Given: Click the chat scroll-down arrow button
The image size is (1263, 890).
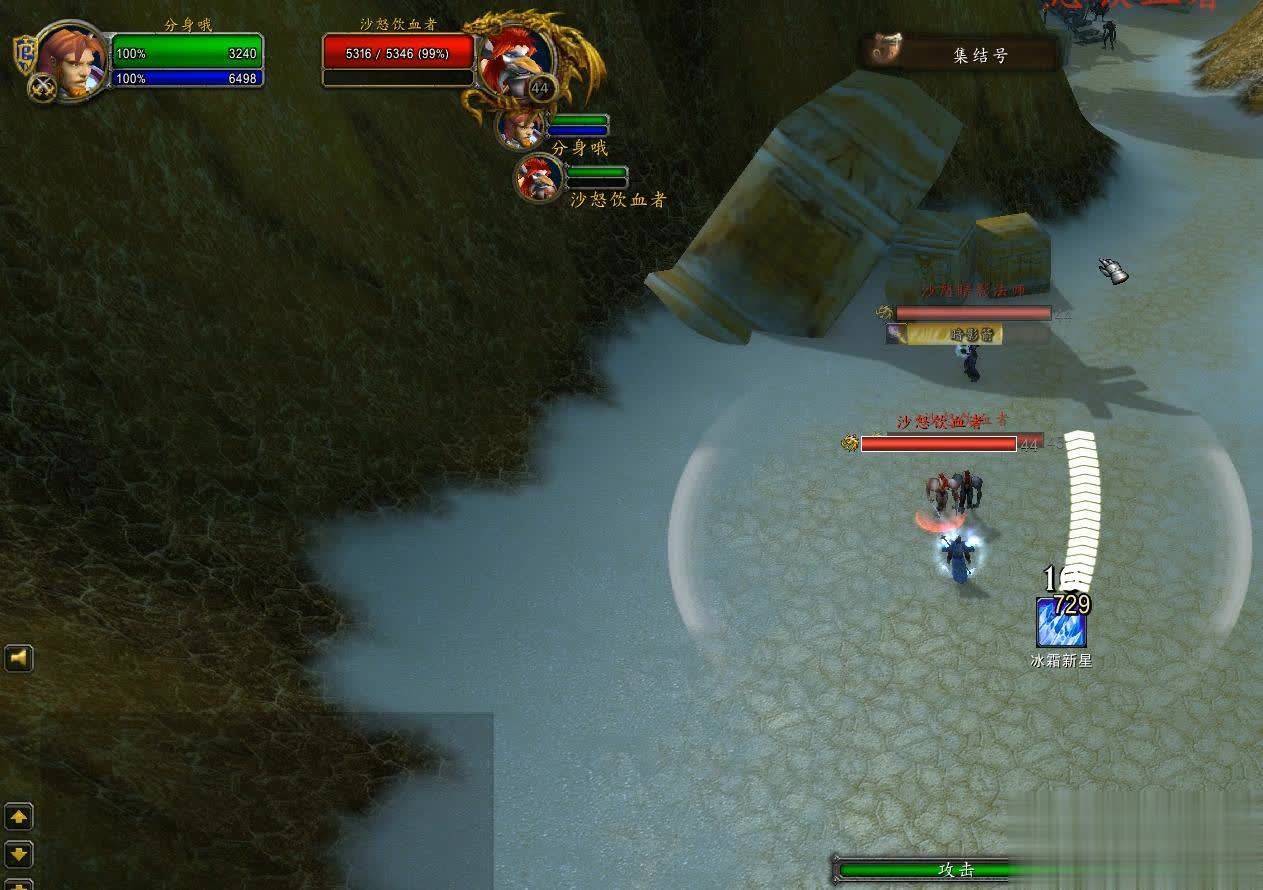Looking at the screenshot, I should [x=19, y=853].
